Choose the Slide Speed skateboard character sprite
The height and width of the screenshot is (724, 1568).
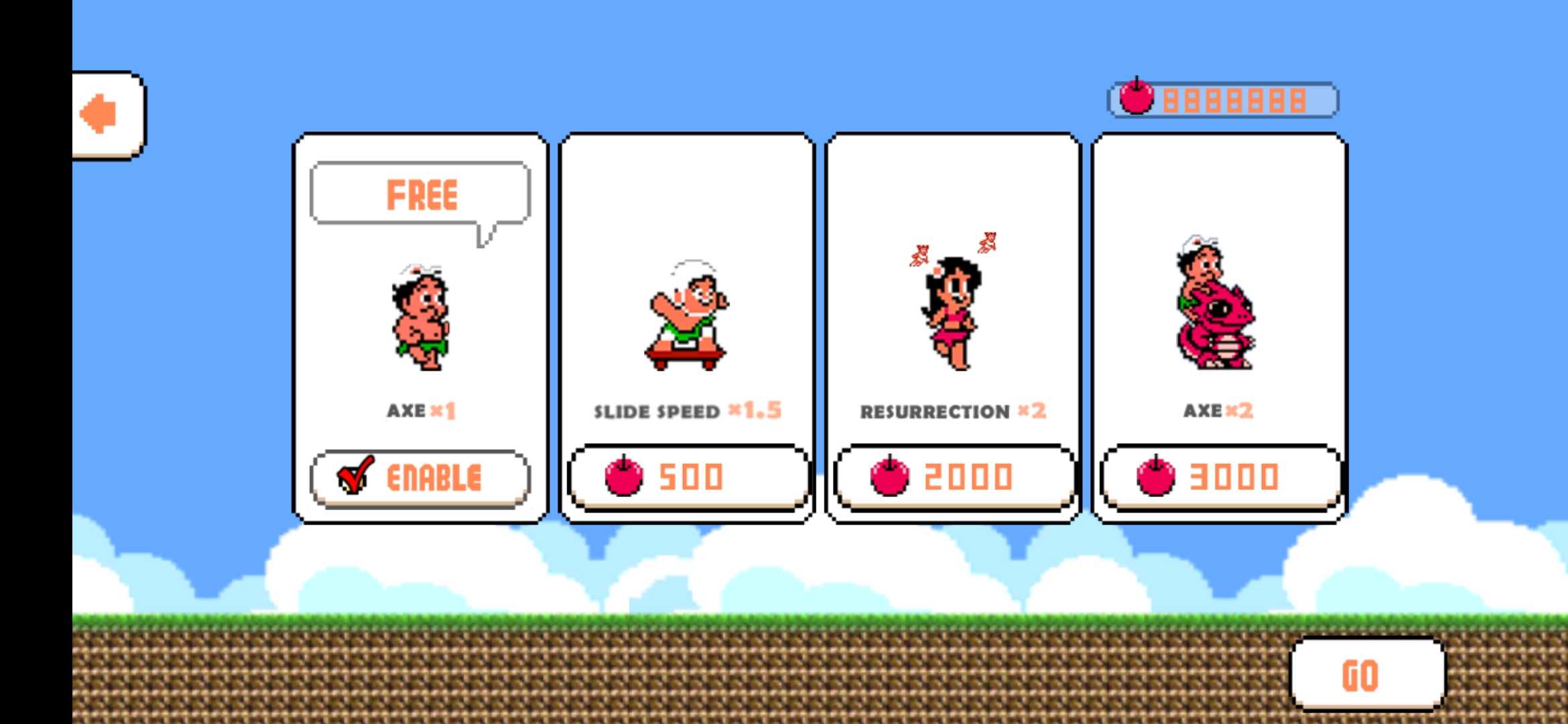[x=688, y=316]
